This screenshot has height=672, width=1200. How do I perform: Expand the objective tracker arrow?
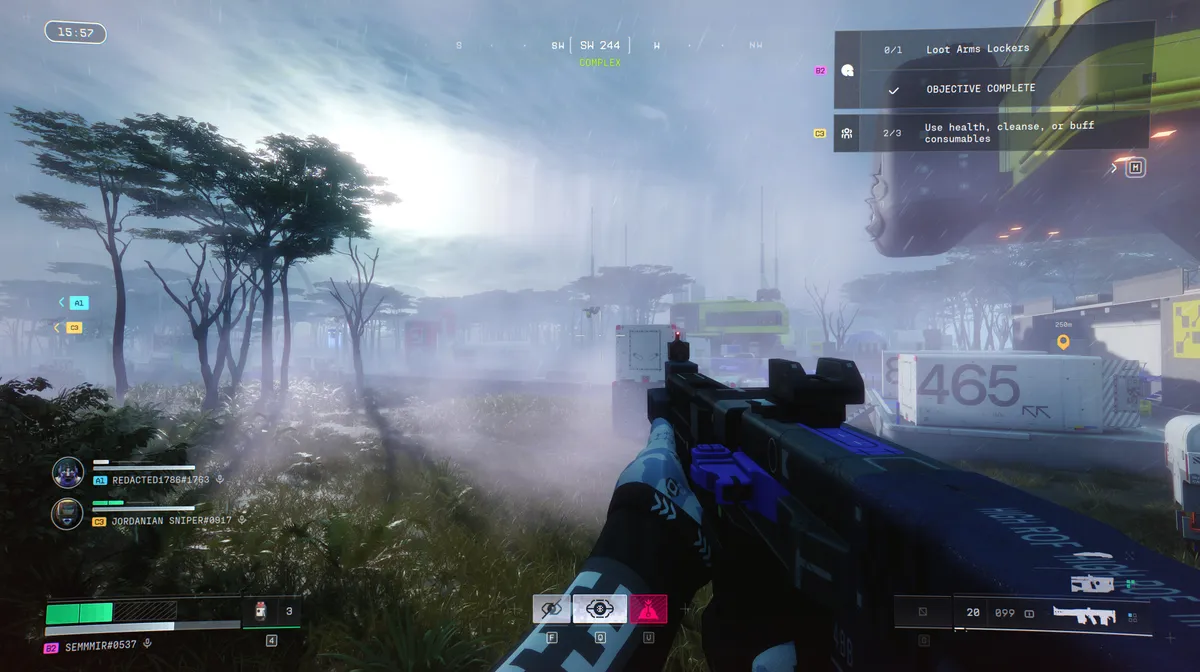pos(1114,168)
